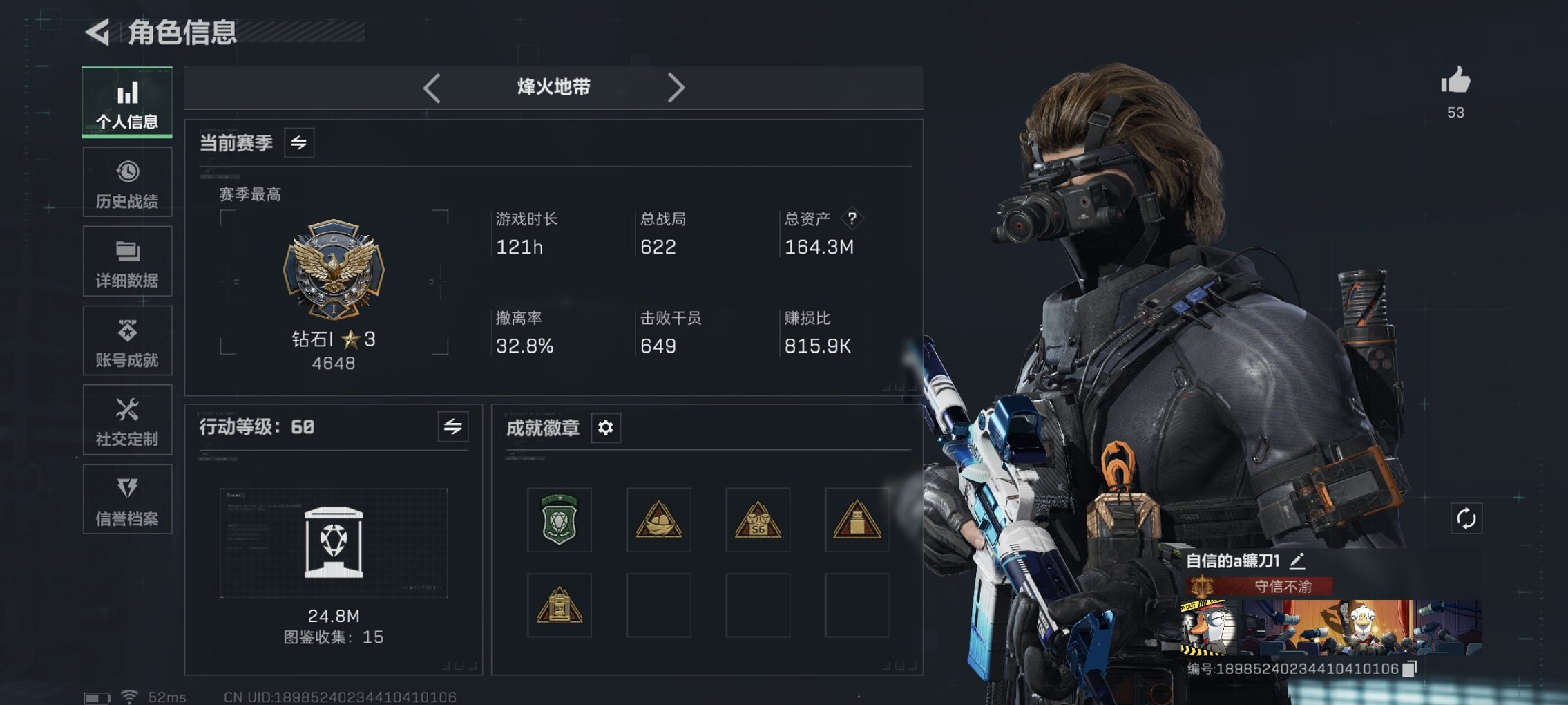The width and height of the screenshot is (1568, 705).
Task: Select the 详细数据 sidebar icon
Action: click(x=127, y=261)
